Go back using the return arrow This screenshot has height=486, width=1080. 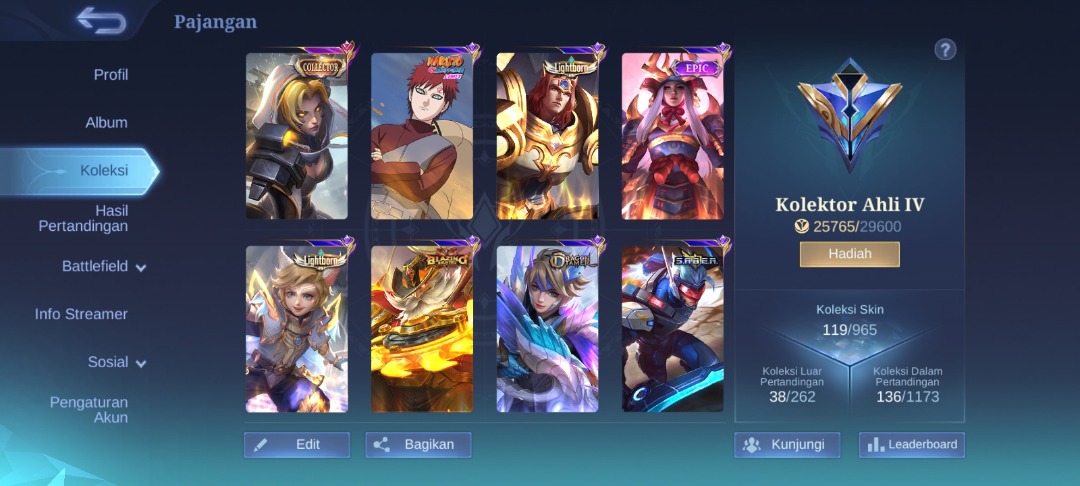pyautogui.click(x=101, y=20)
